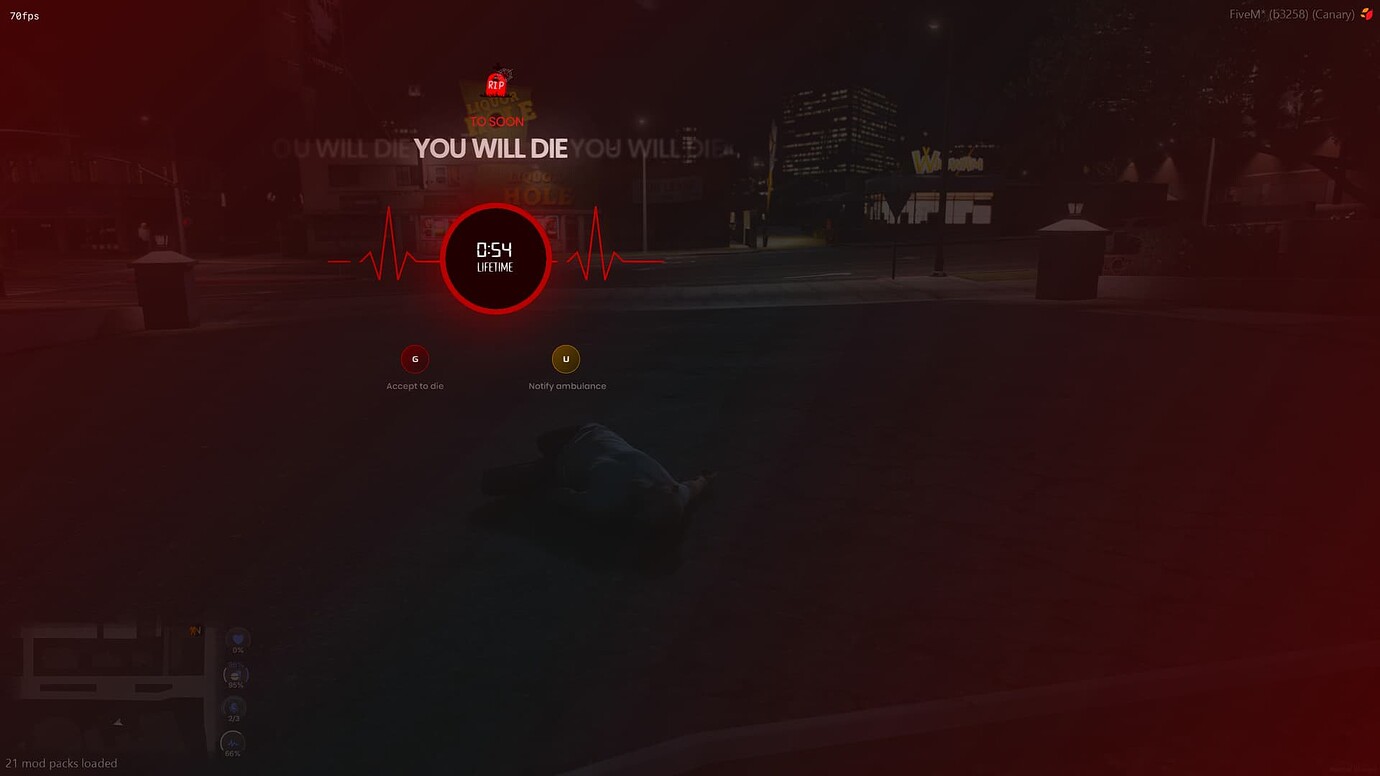Expand the lifetime countdown timer circle

coord(495,258)
